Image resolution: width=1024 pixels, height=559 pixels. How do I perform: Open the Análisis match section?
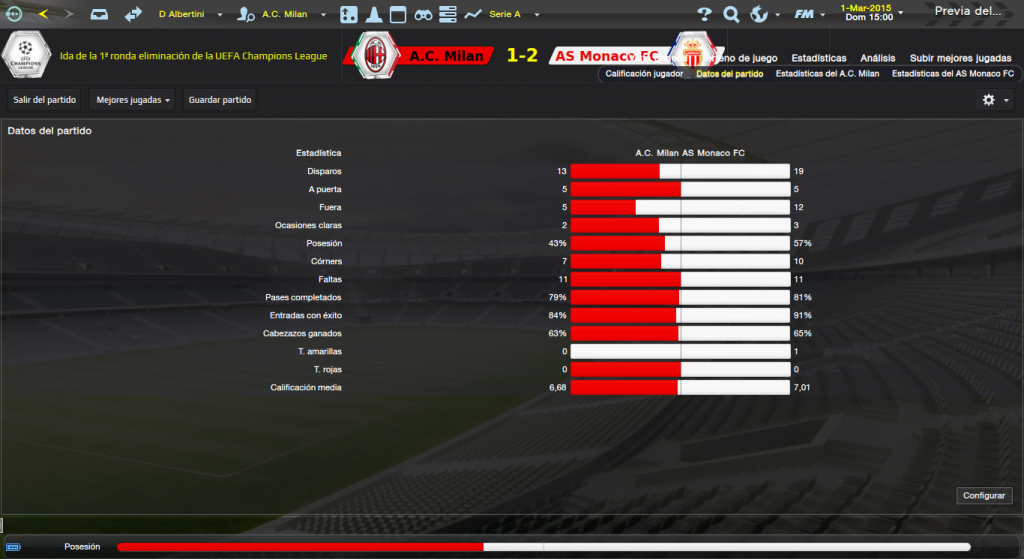pos(878,58)
